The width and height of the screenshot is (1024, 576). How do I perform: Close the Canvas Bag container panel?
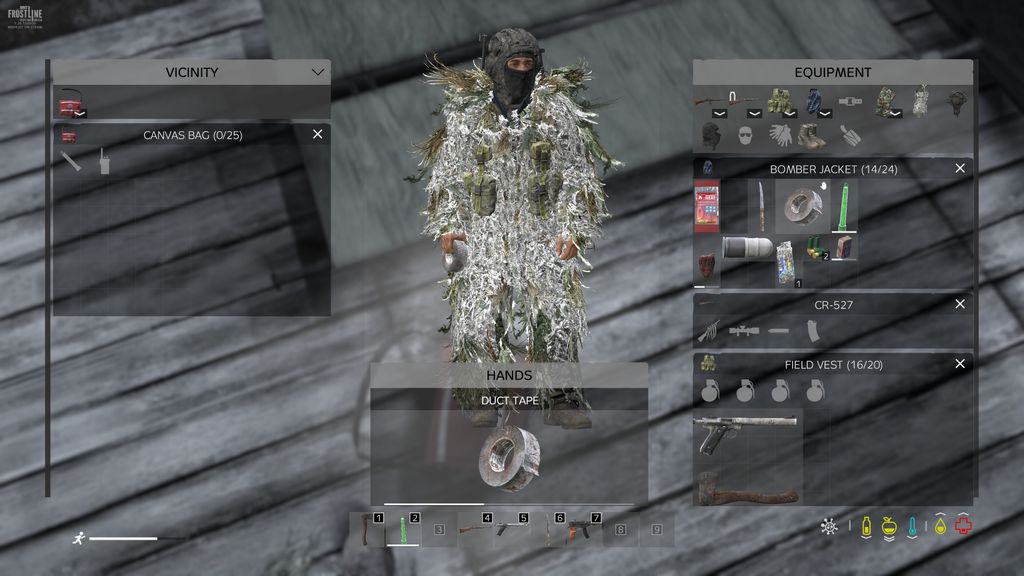coord(318,134)
